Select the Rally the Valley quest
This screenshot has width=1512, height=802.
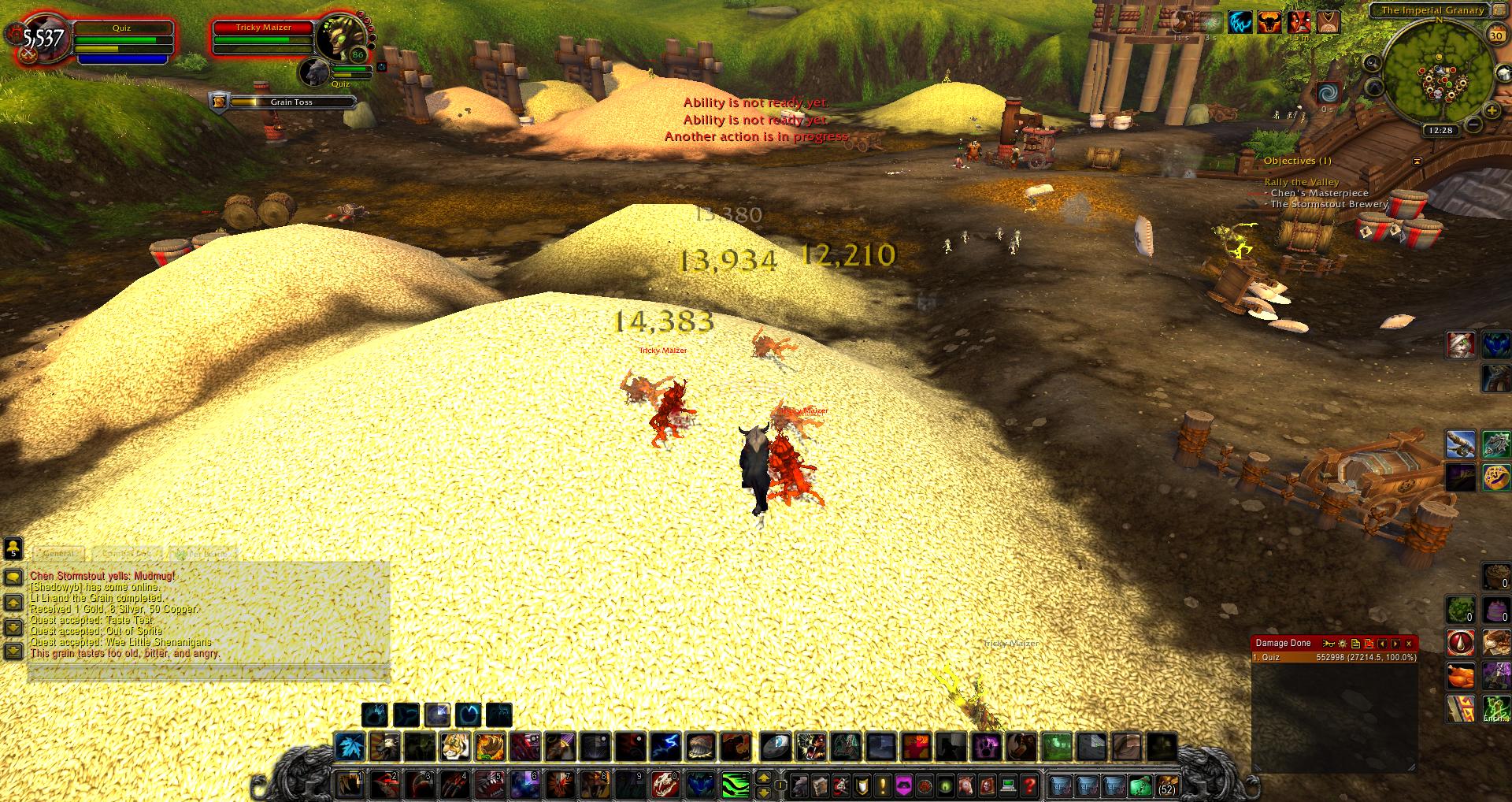1302,182
